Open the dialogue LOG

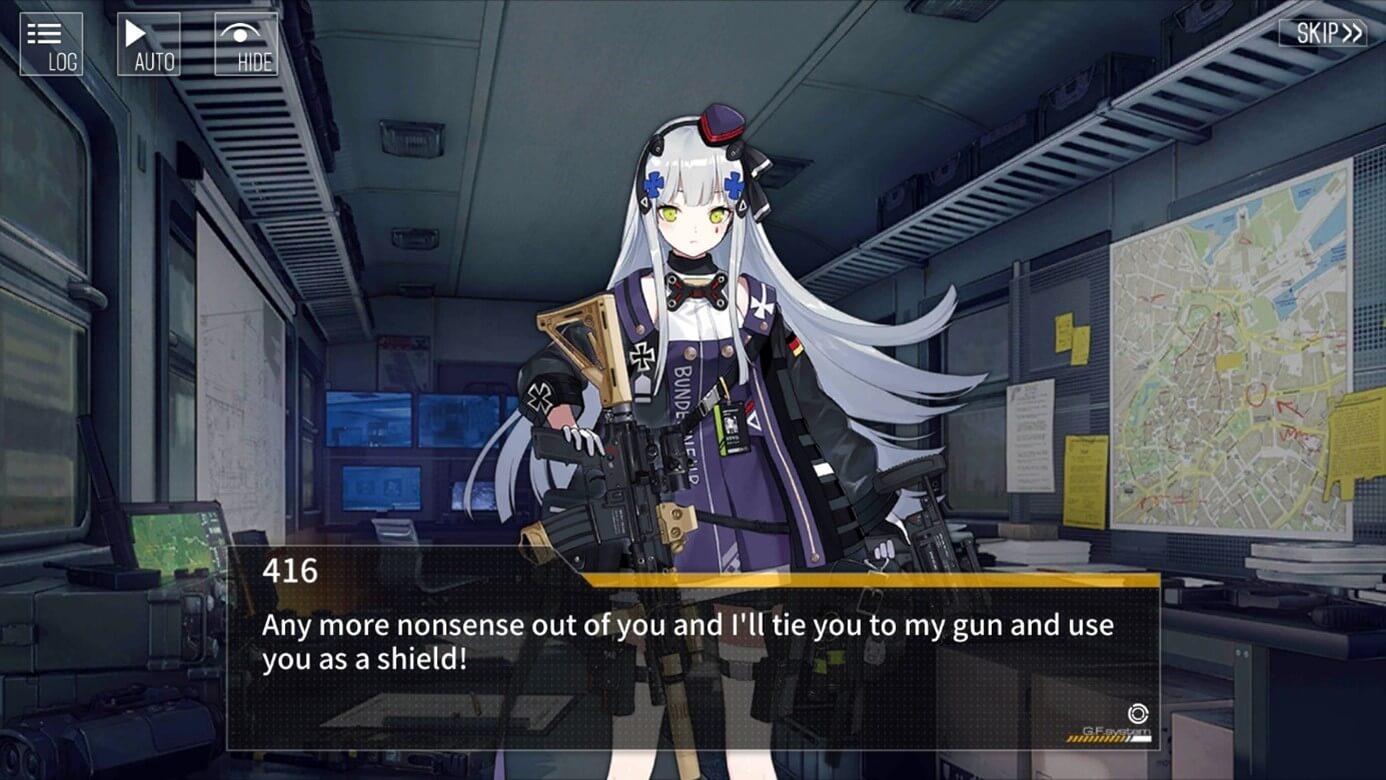51,44
